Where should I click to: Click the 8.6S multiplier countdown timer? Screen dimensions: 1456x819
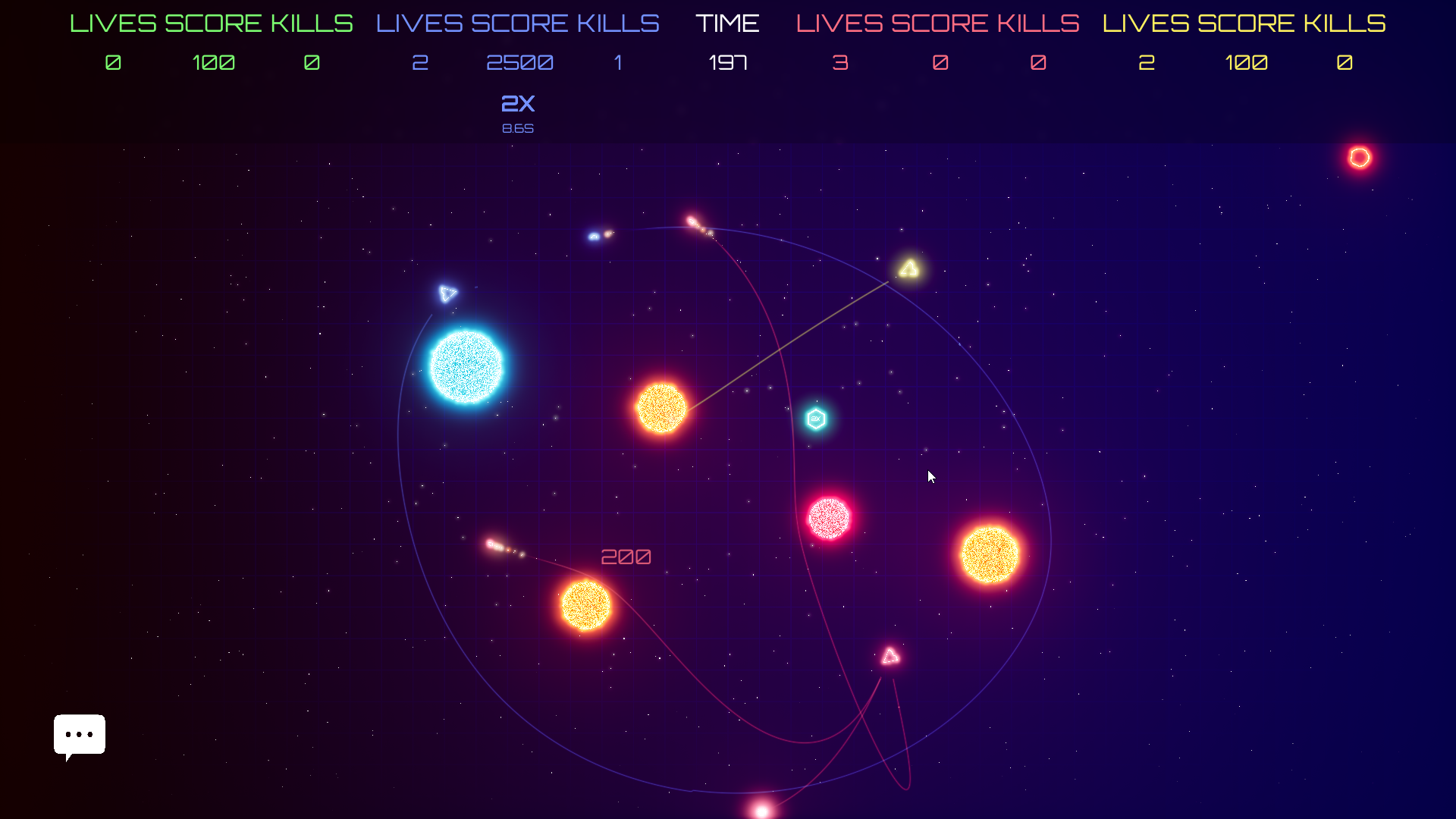pos(519,128)
